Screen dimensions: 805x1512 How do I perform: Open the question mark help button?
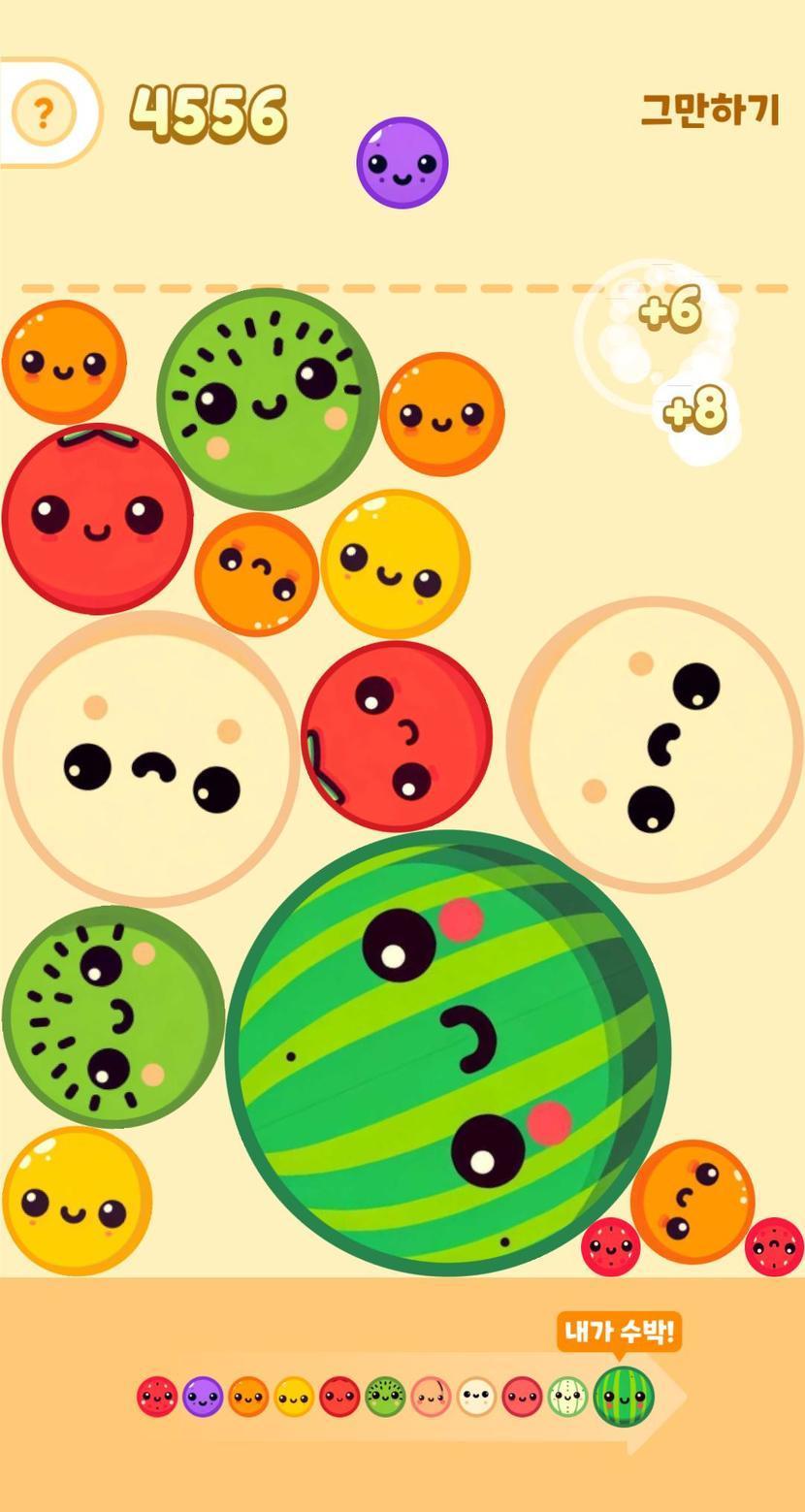(x=43, y=113)
